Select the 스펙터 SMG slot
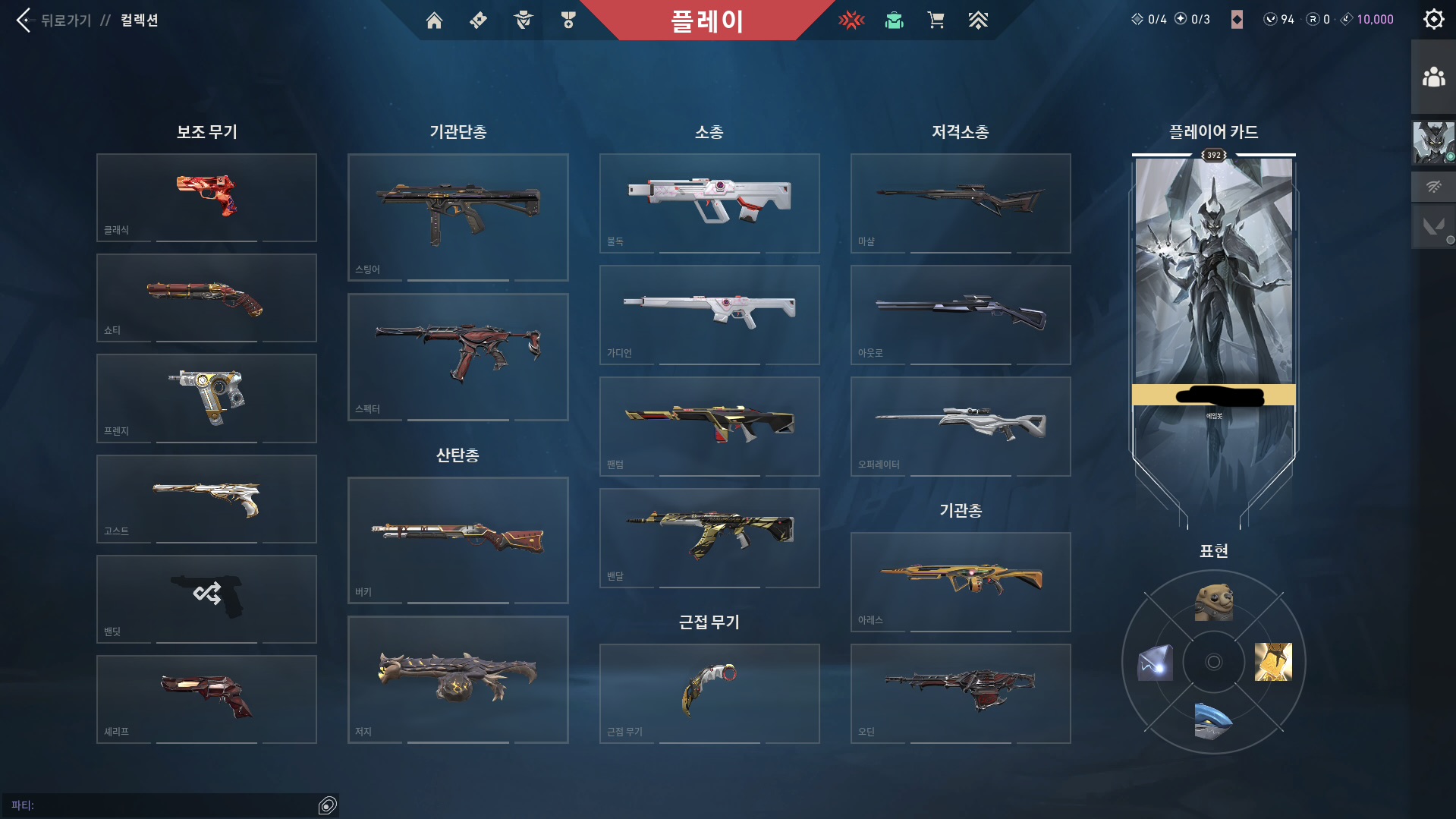This screenshot has height=819, width=1456. click(x=458, y=357)
